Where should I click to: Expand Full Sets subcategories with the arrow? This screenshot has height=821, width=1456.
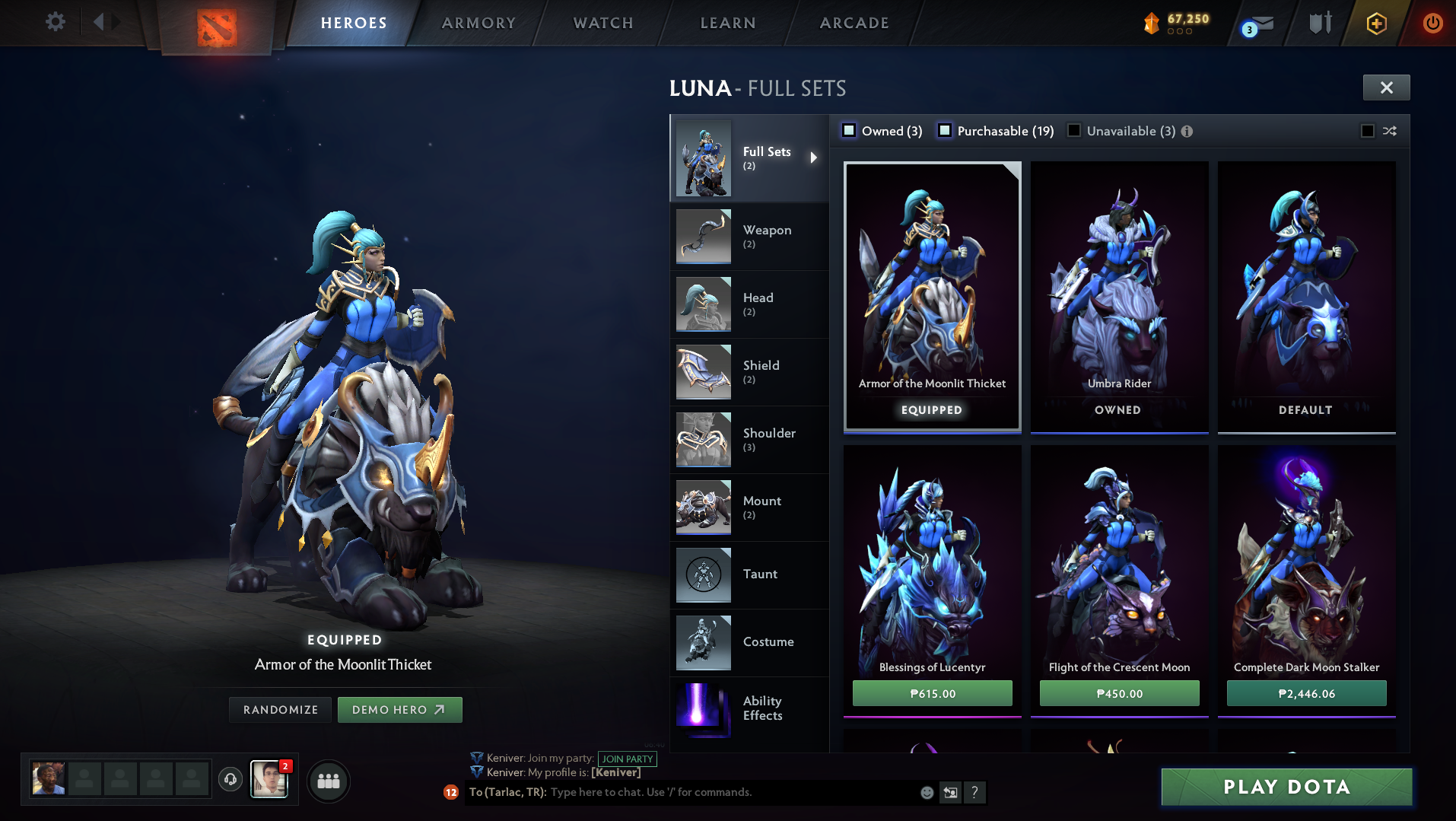point(812,158)
